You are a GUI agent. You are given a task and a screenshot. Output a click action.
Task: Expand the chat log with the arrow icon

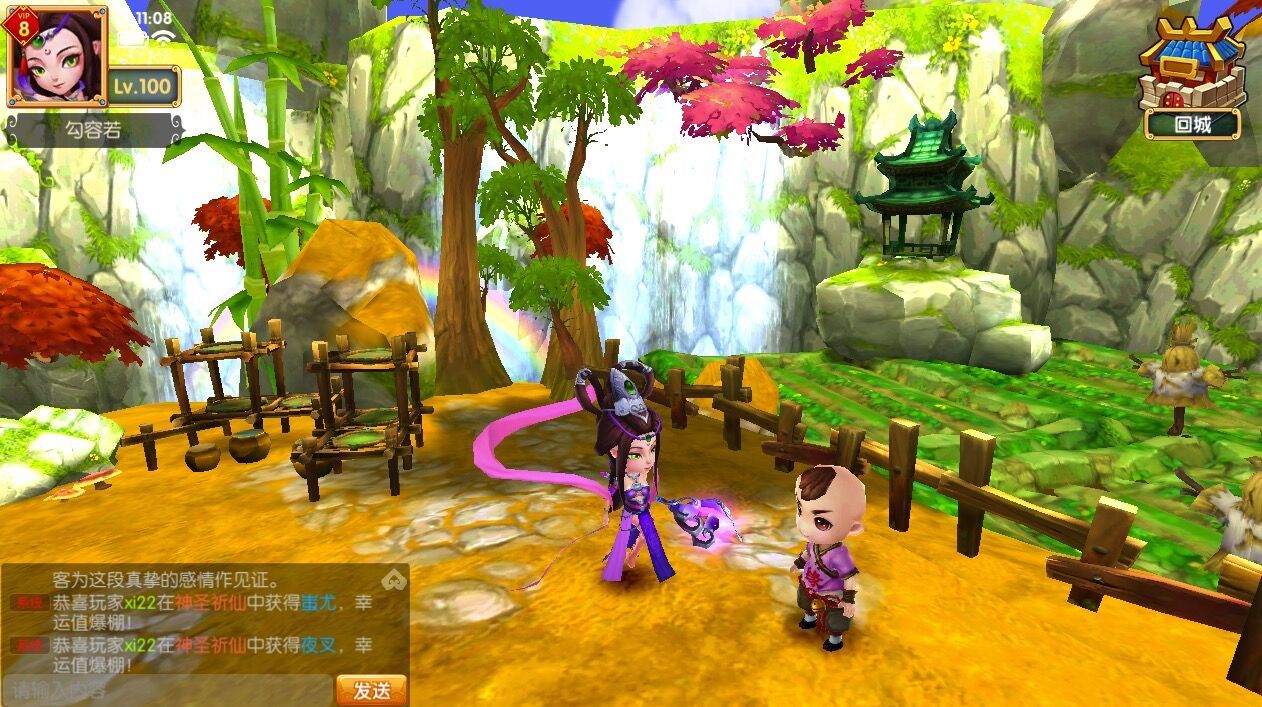395,579
